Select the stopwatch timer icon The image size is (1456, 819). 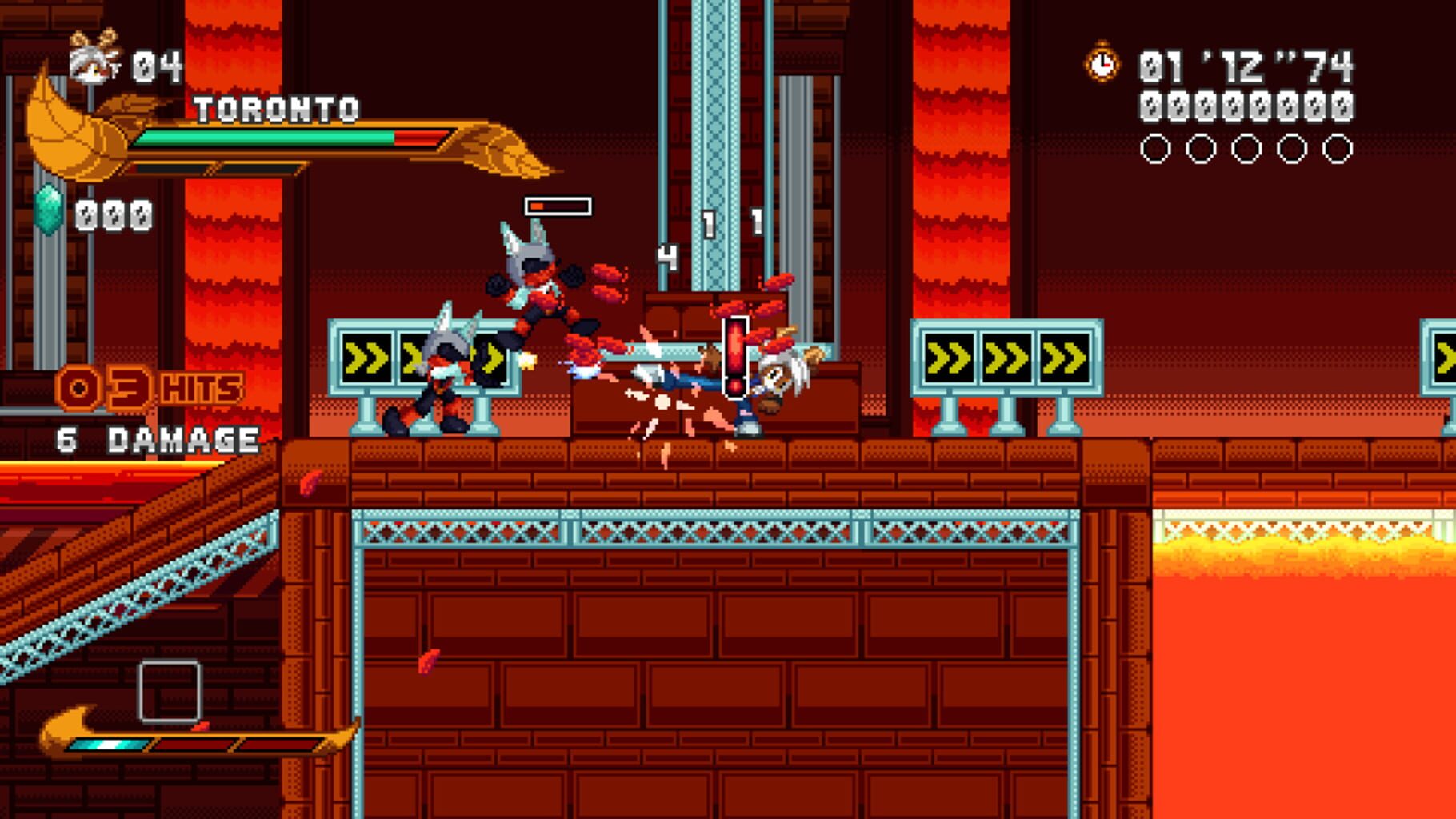(1100, 62)
